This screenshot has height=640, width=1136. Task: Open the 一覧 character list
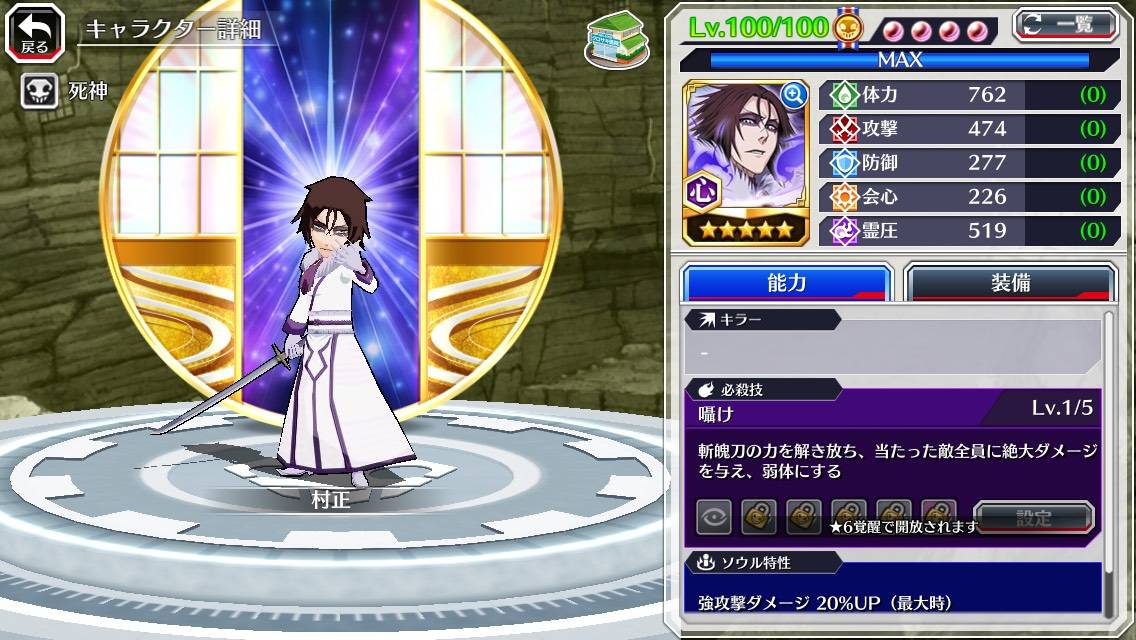click(1066, 24)
